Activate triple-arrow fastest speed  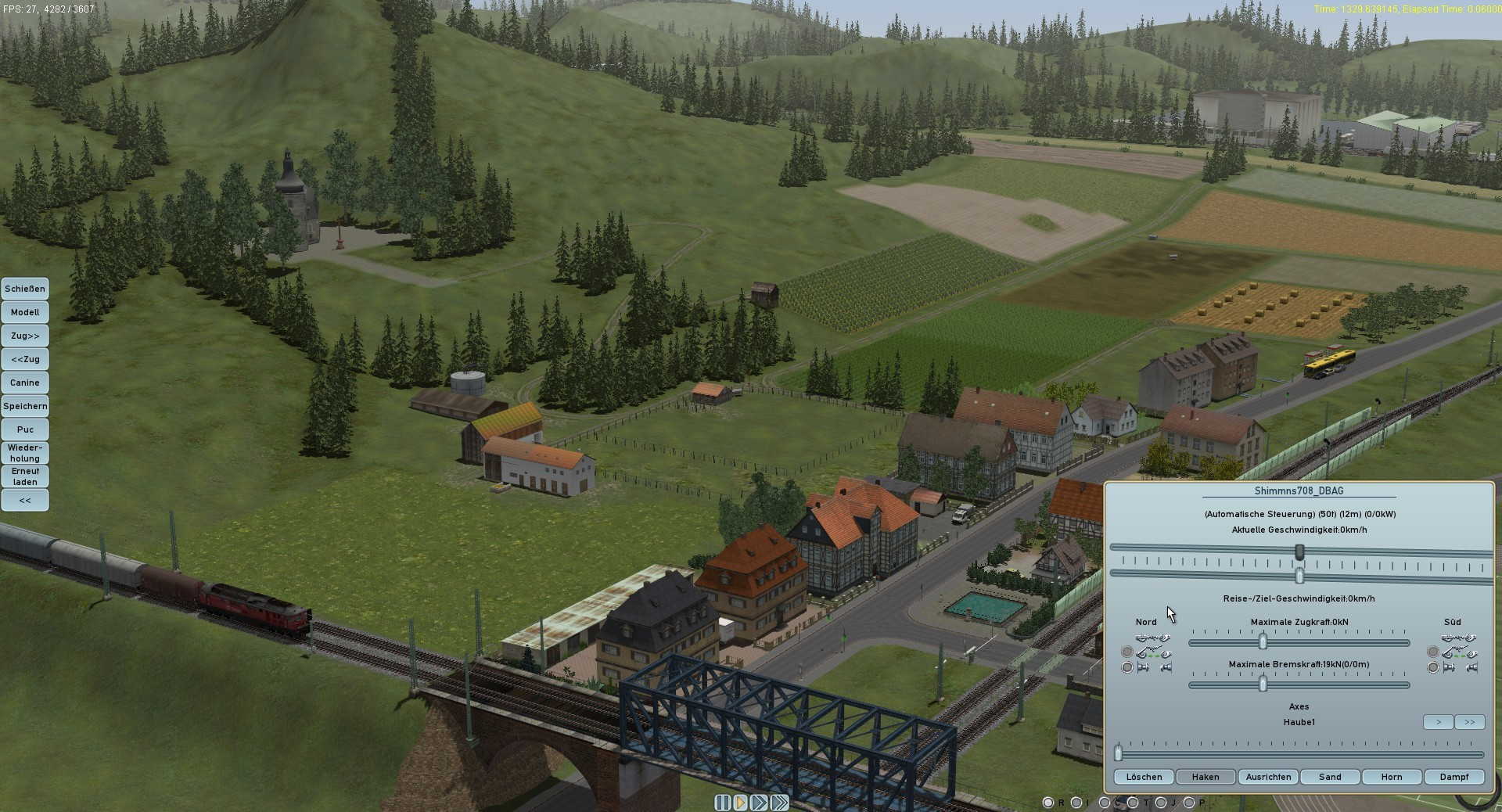779,803
